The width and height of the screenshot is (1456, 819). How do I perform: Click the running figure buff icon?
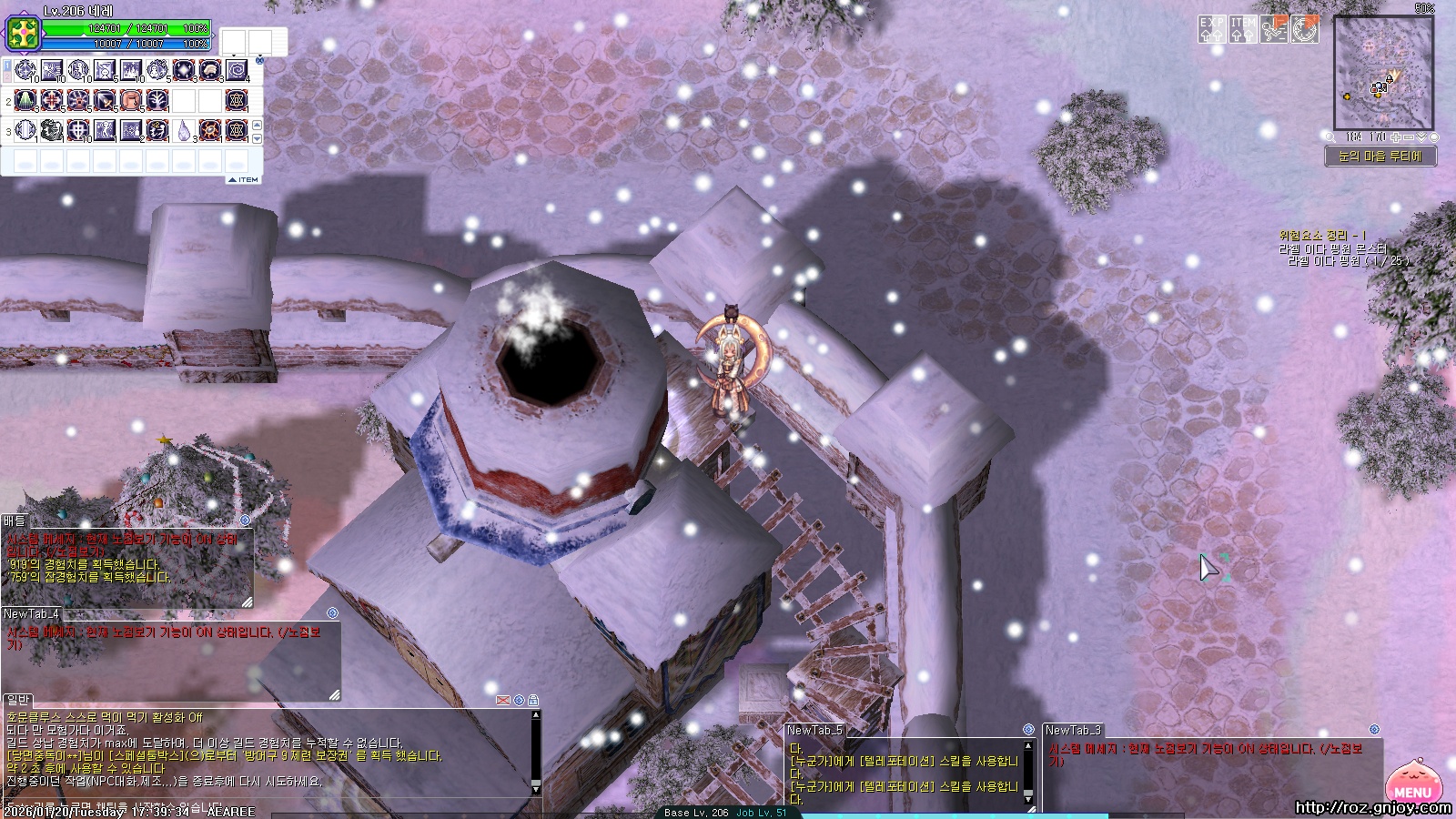click(x=1274, y=29)
